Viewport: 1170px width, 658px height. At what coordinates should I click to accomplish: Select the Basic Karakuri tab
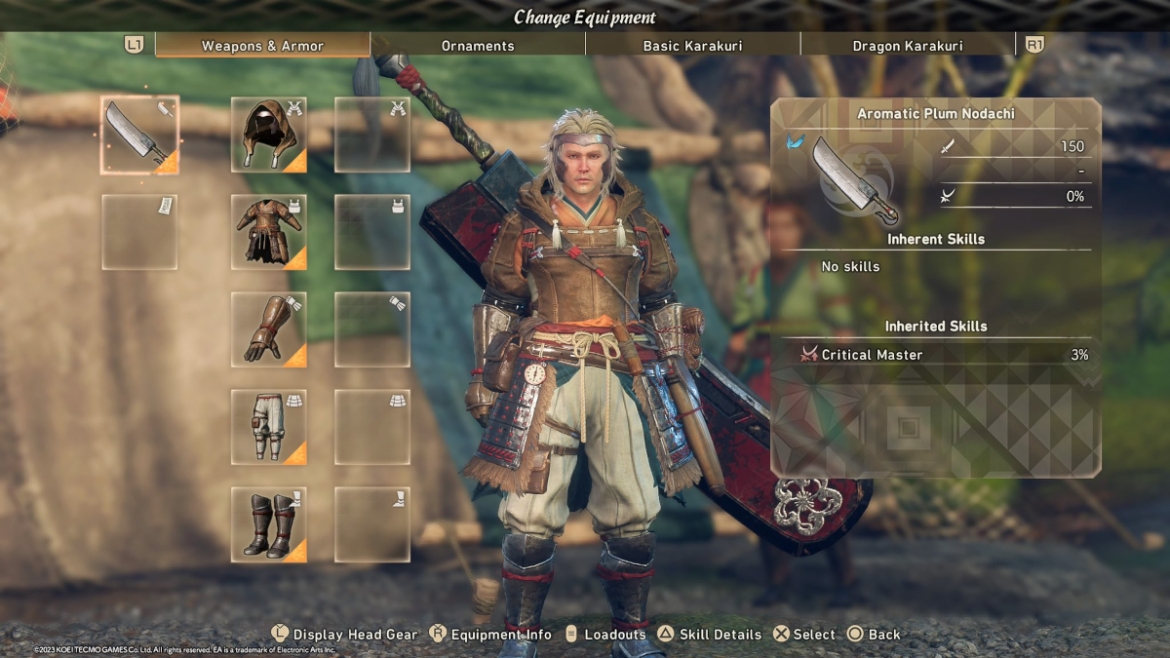(692, 46)
